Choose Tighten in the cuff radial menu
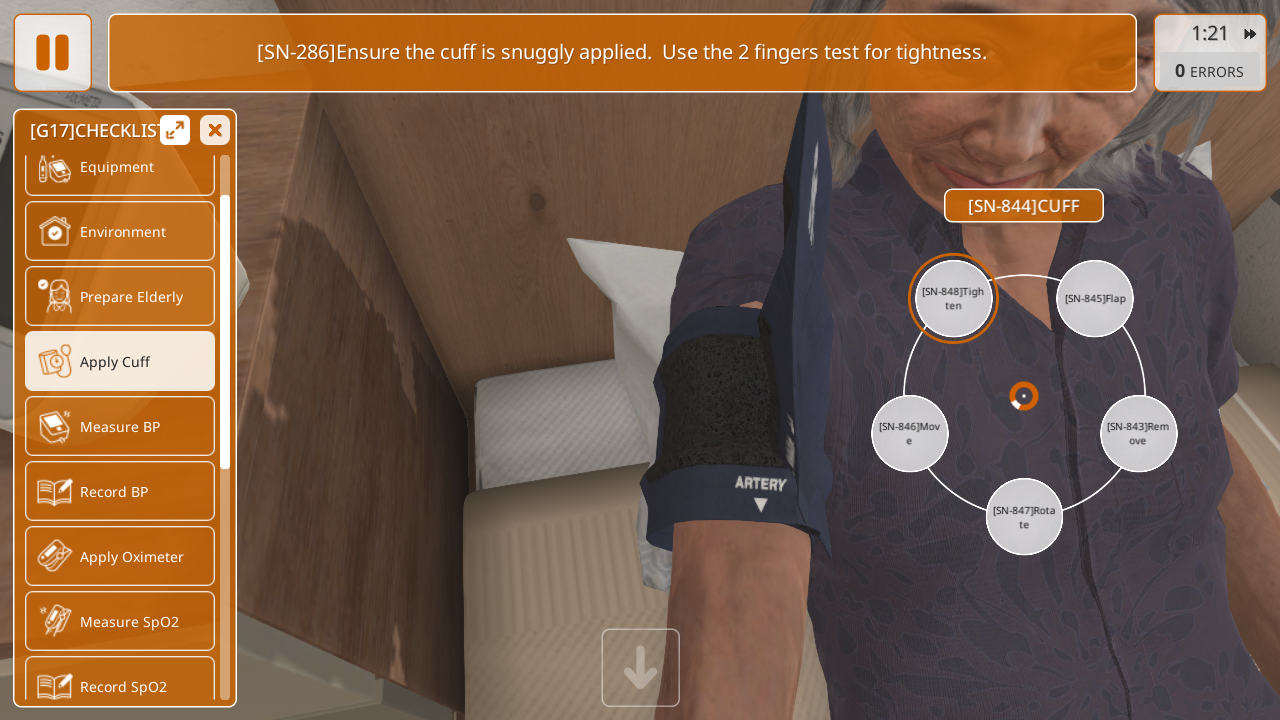 coord(953,298)
